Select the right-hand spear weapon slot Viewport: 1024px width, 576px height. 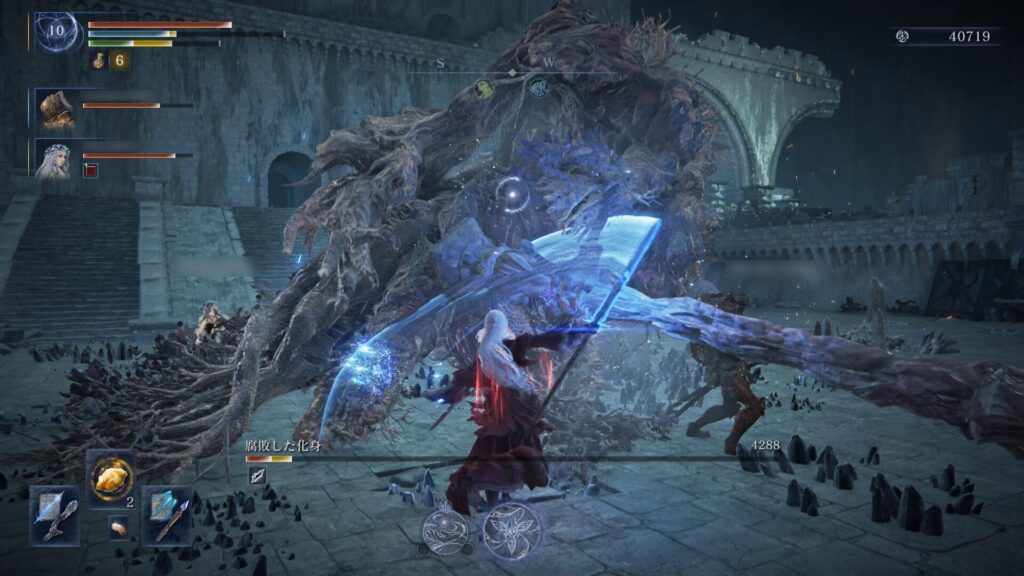coord(166,514)
